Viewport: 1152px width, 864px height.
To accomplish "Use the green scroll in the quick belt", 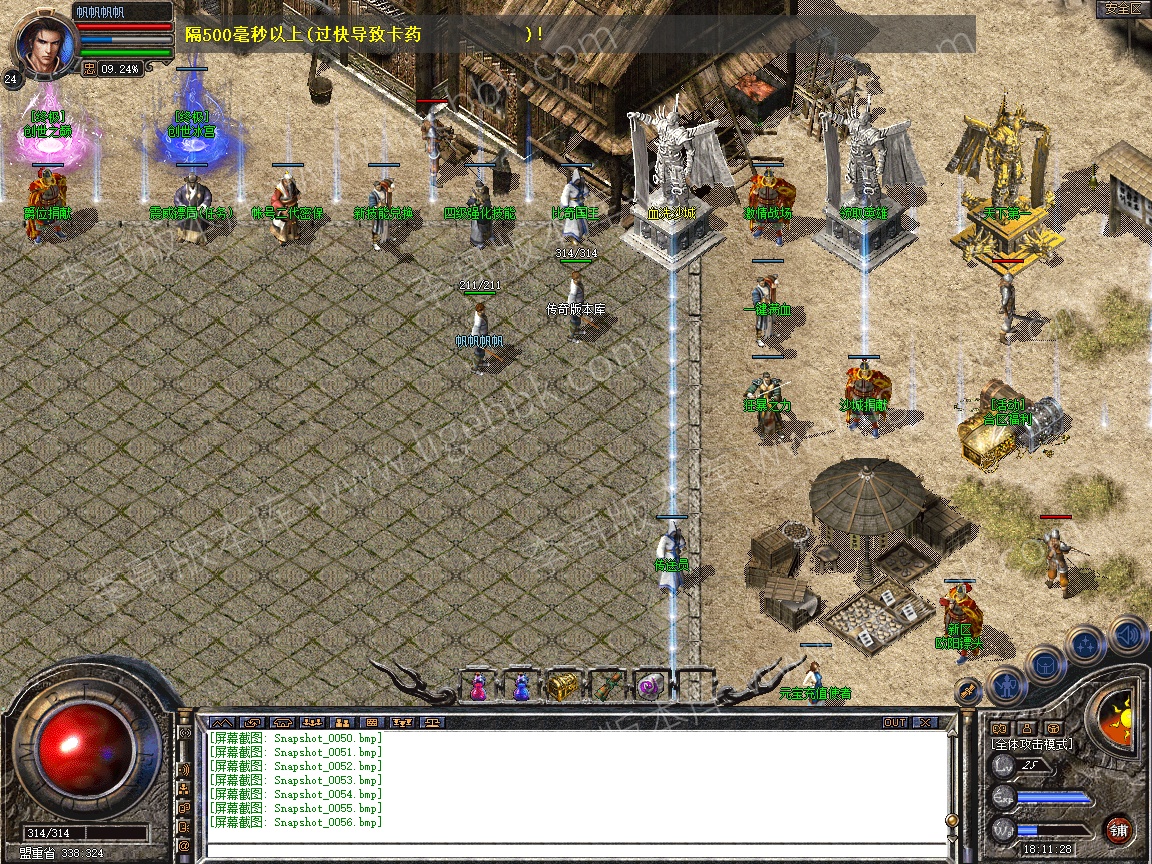I will click(x=607, y=687).
